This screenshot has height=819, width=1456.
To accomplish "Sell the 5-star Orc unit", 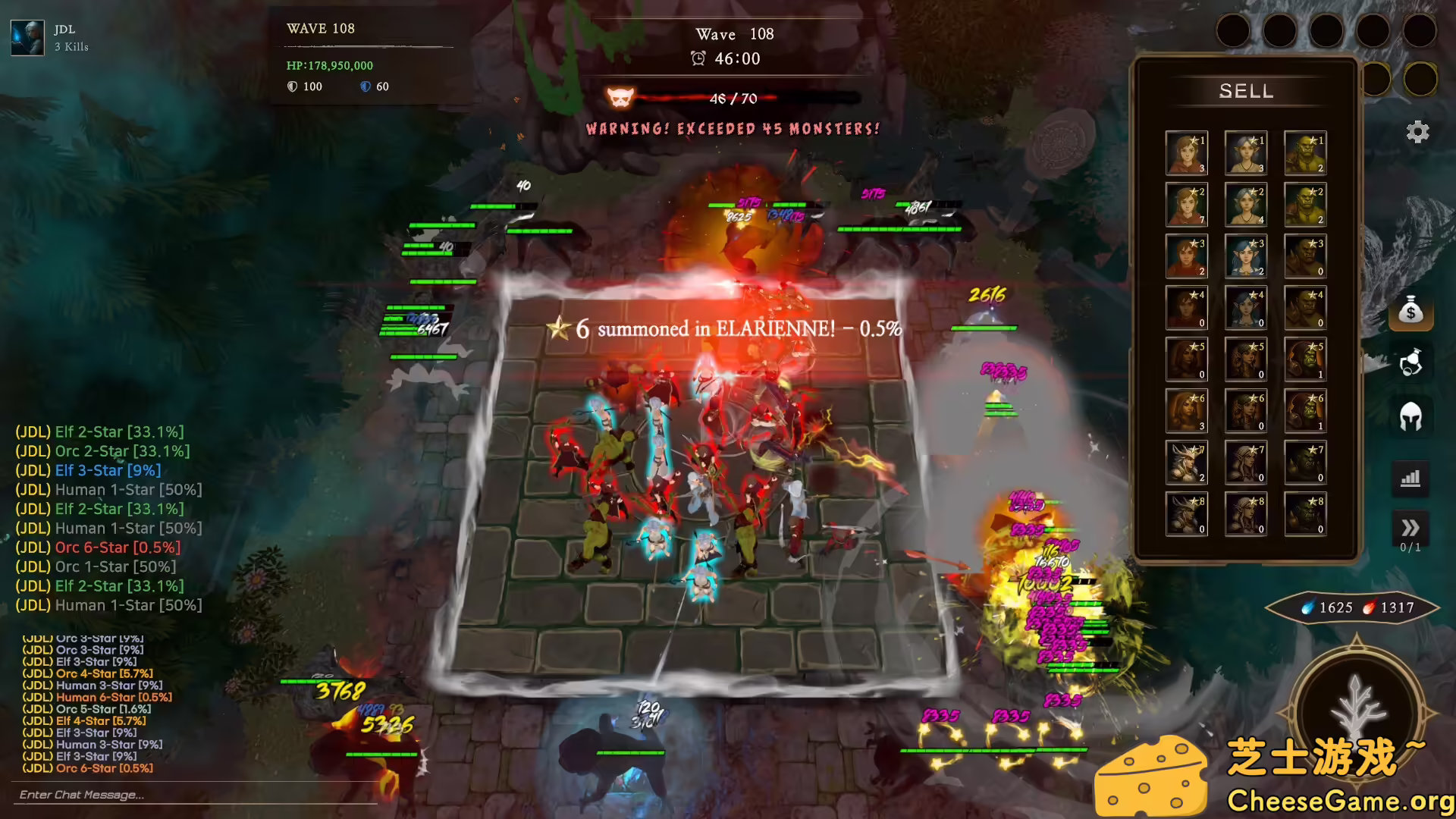I will tap(1305, 359).
